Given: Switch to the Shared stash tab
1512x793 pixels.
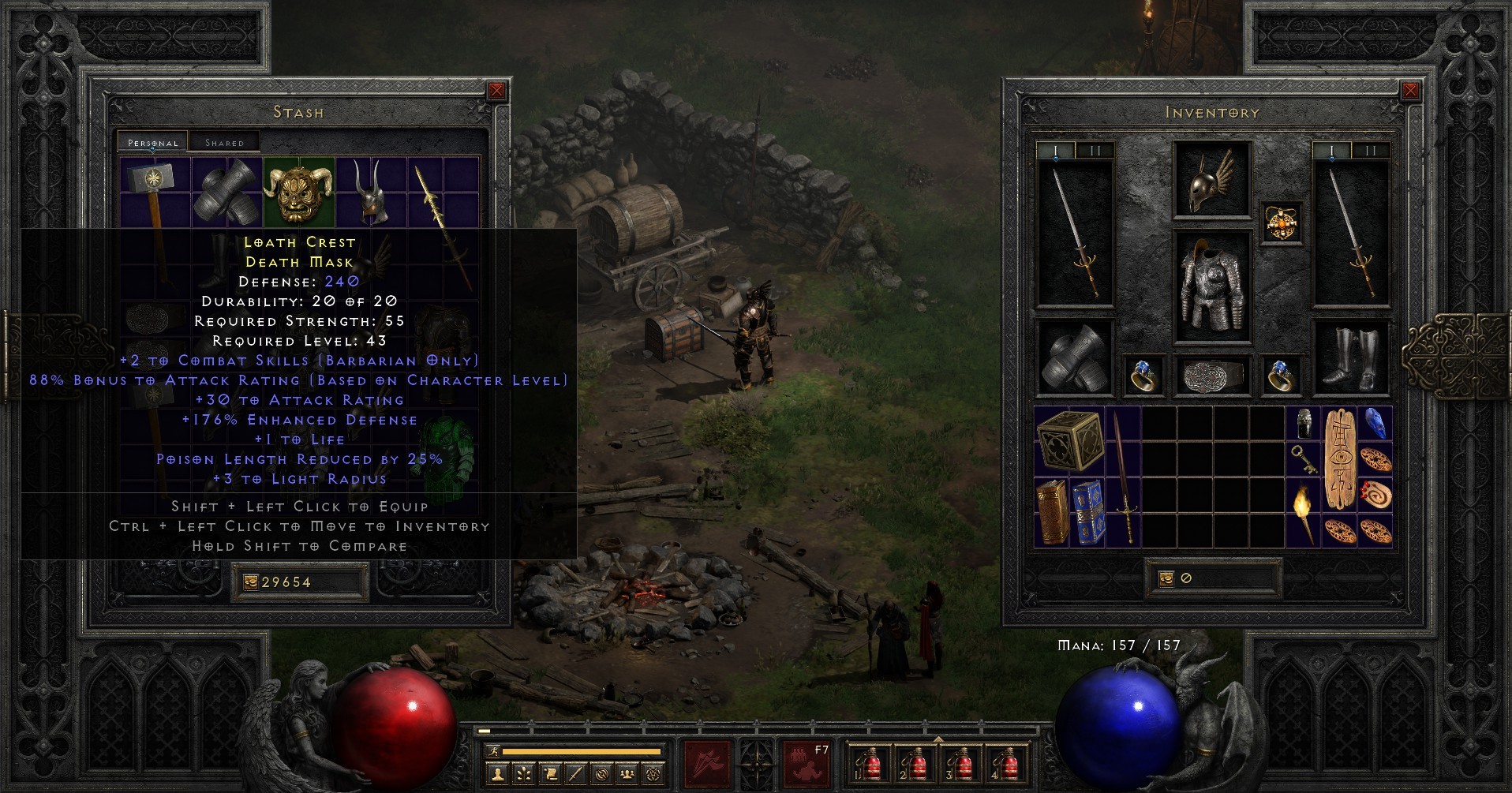Looking at the screenshot, I should [x=225, y=142].
